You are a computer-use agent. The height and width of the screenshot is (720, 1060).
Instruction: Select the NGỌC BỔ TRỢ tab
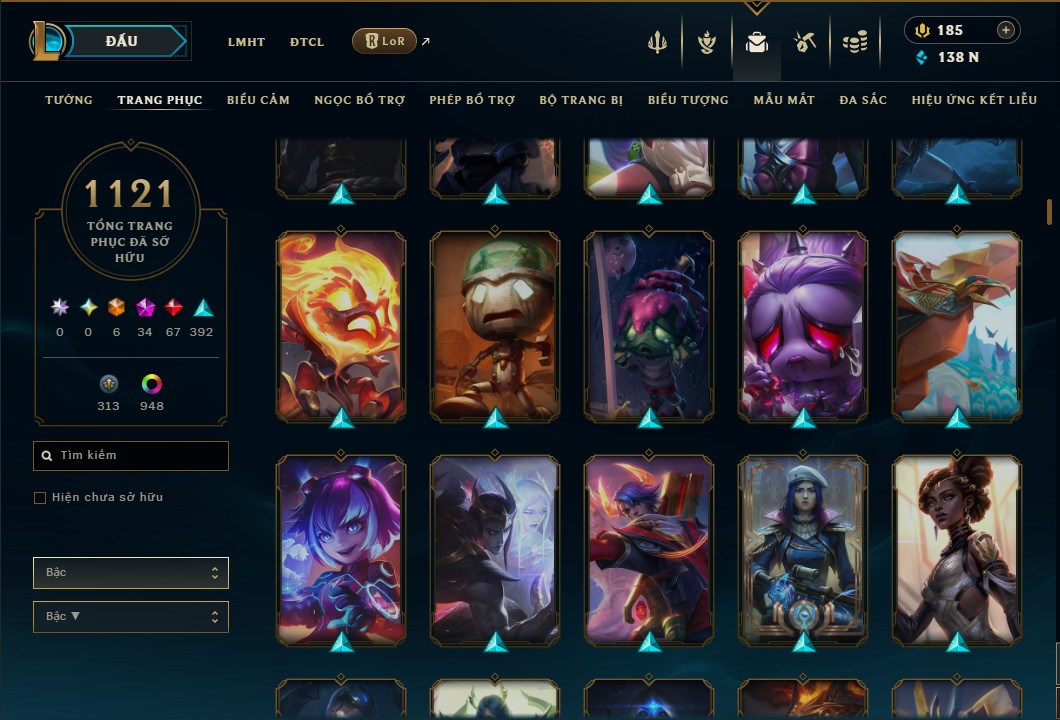coord(359,100)
